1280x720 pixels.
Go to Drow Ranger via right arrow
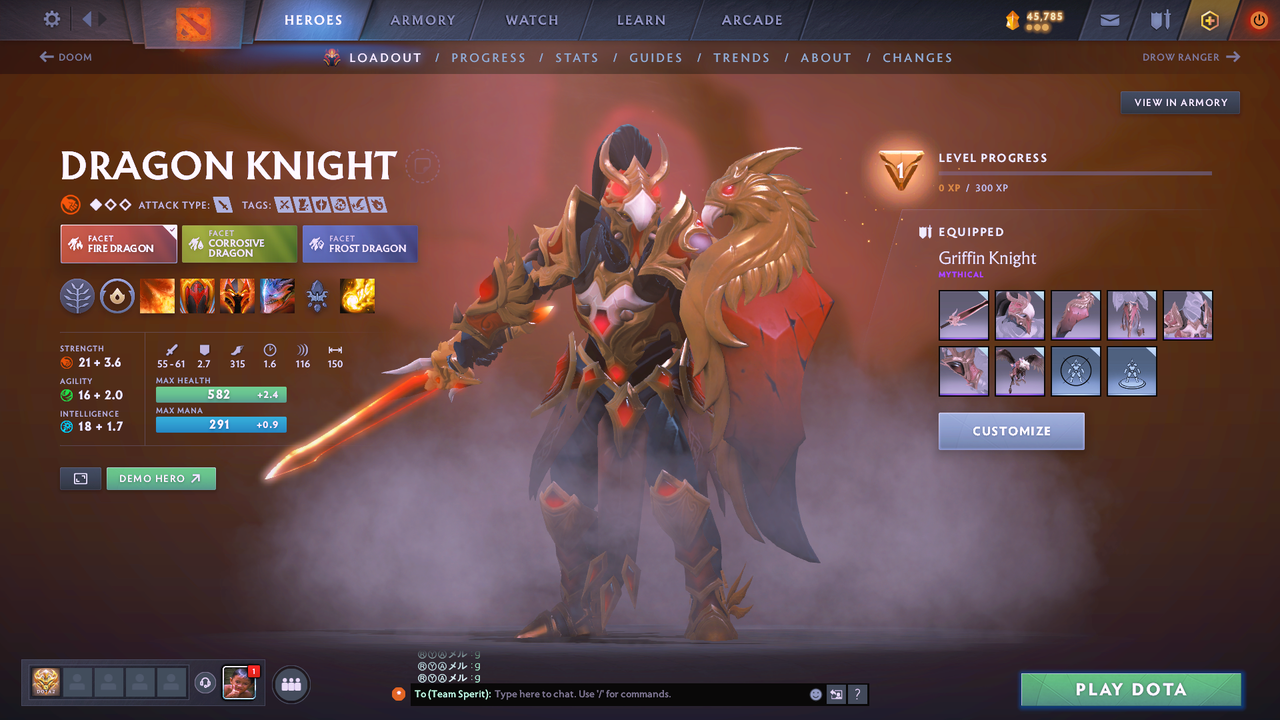[1190, 57]
